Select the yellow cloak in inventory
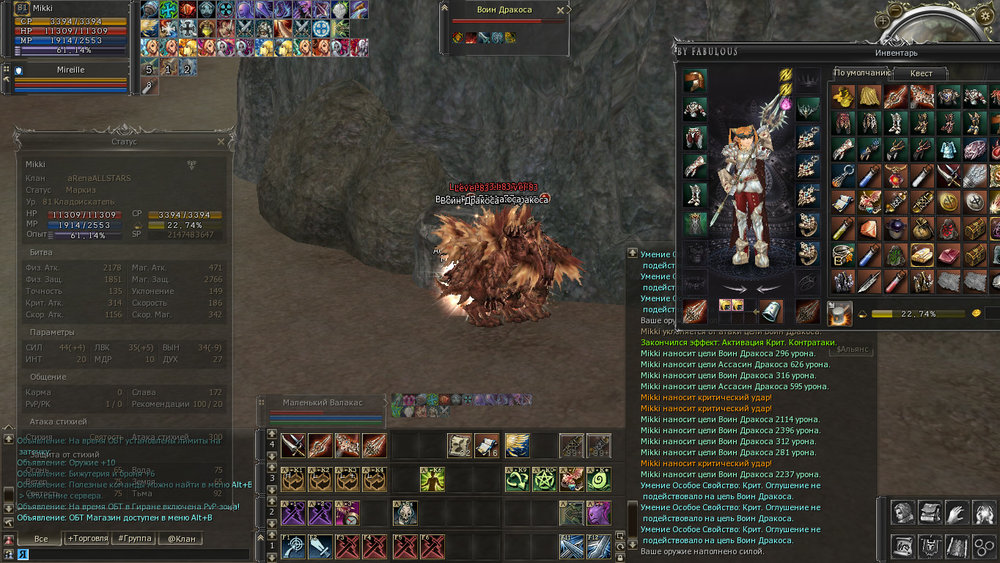Viewport: 1000px width, 563px height. (869, 96)
